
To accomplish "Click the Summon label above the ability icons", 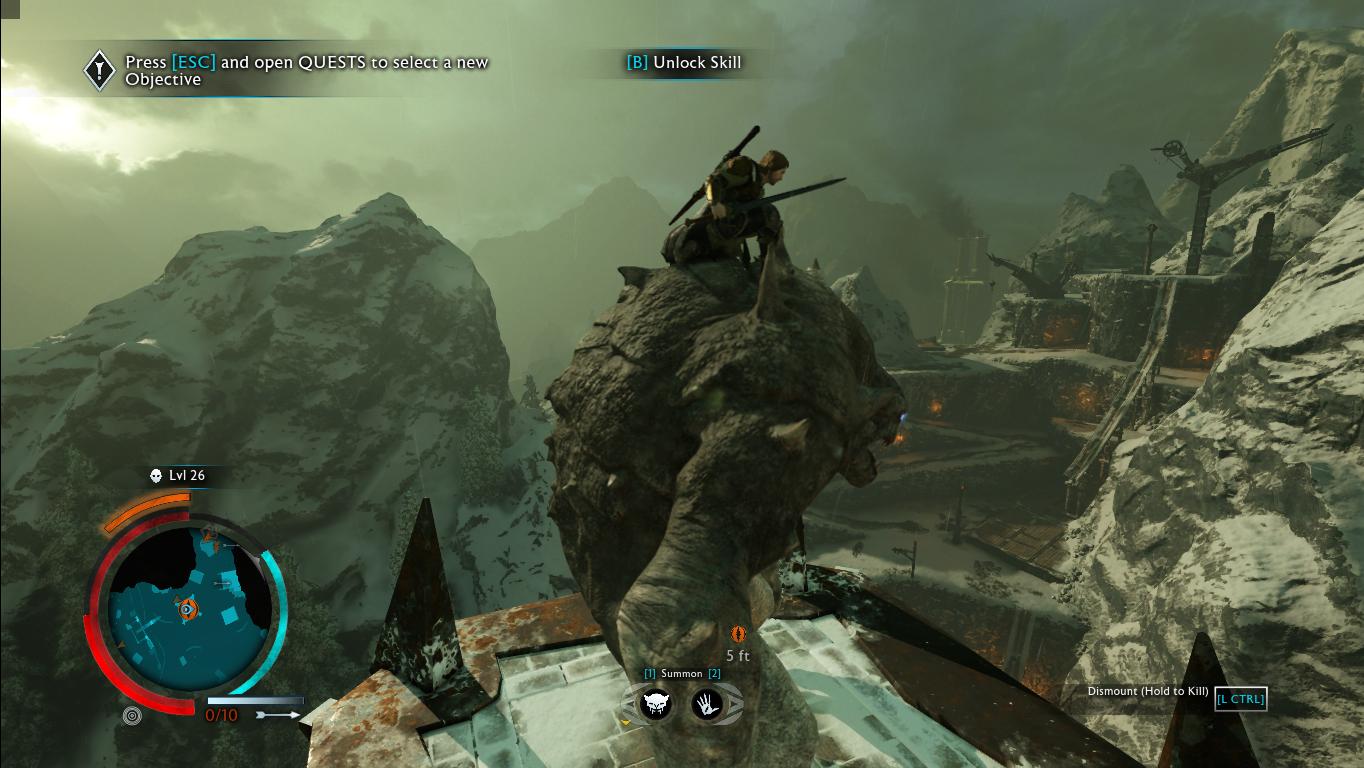I will point(683,674).
